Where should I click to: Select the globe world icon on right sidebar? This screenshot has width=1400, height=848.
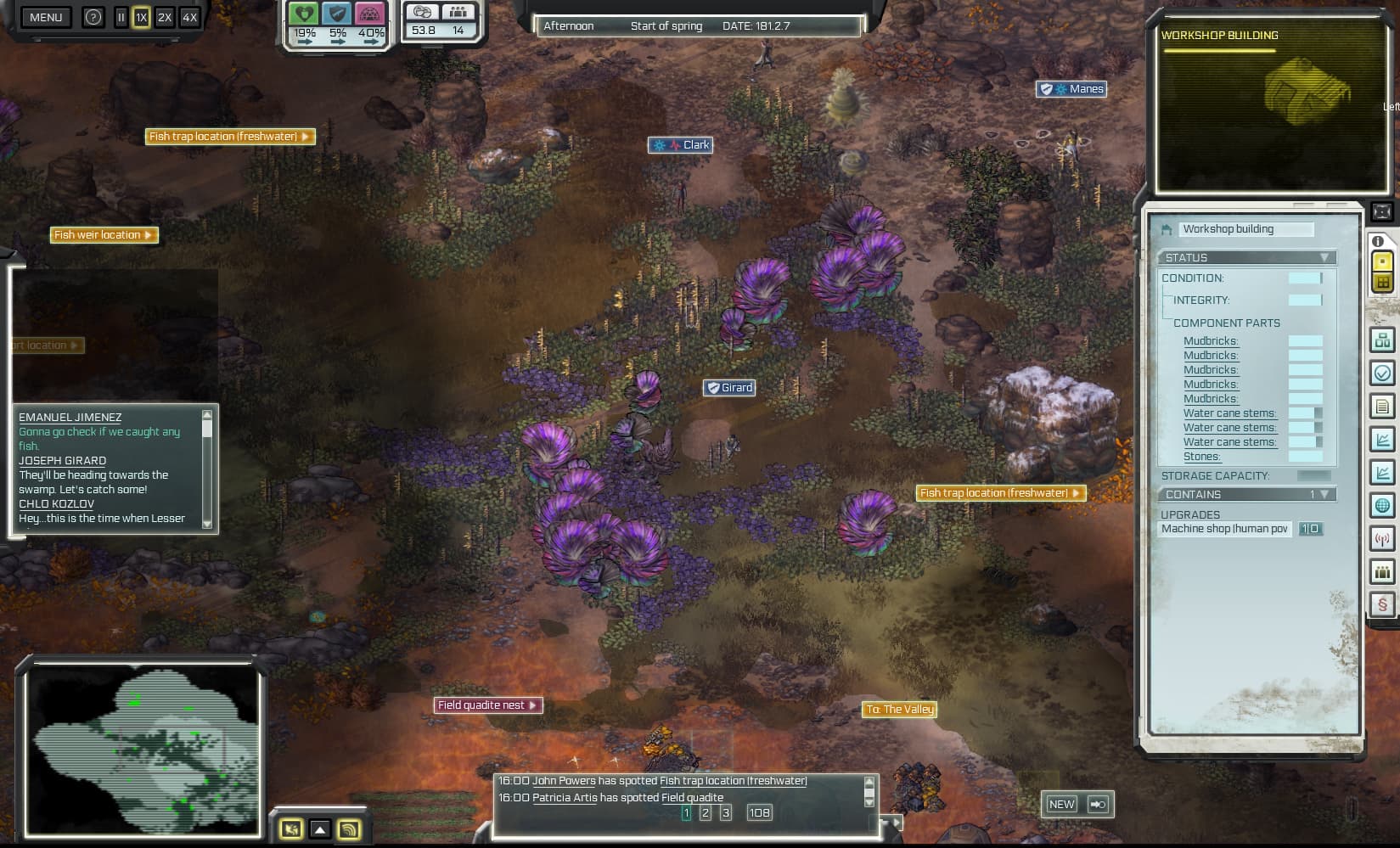pos(1382,505)
